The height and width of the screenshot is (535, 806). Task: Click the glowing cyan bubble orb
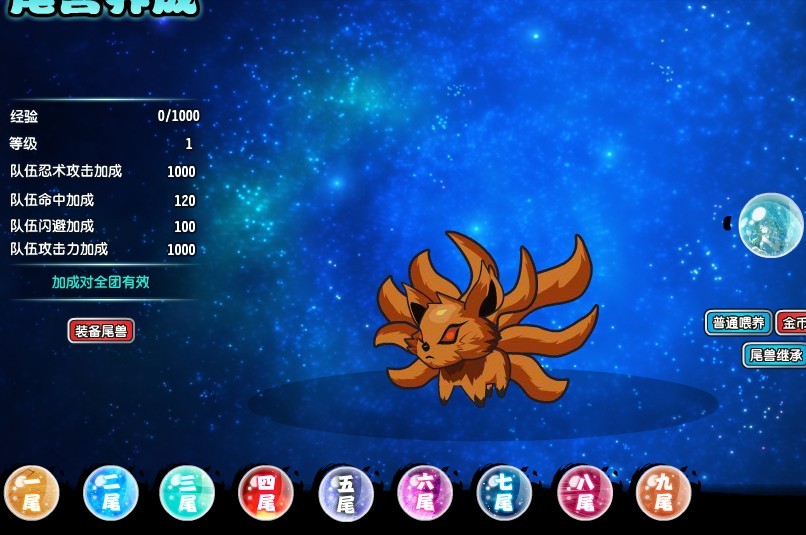pyautogui.click(x=770, y=225)
